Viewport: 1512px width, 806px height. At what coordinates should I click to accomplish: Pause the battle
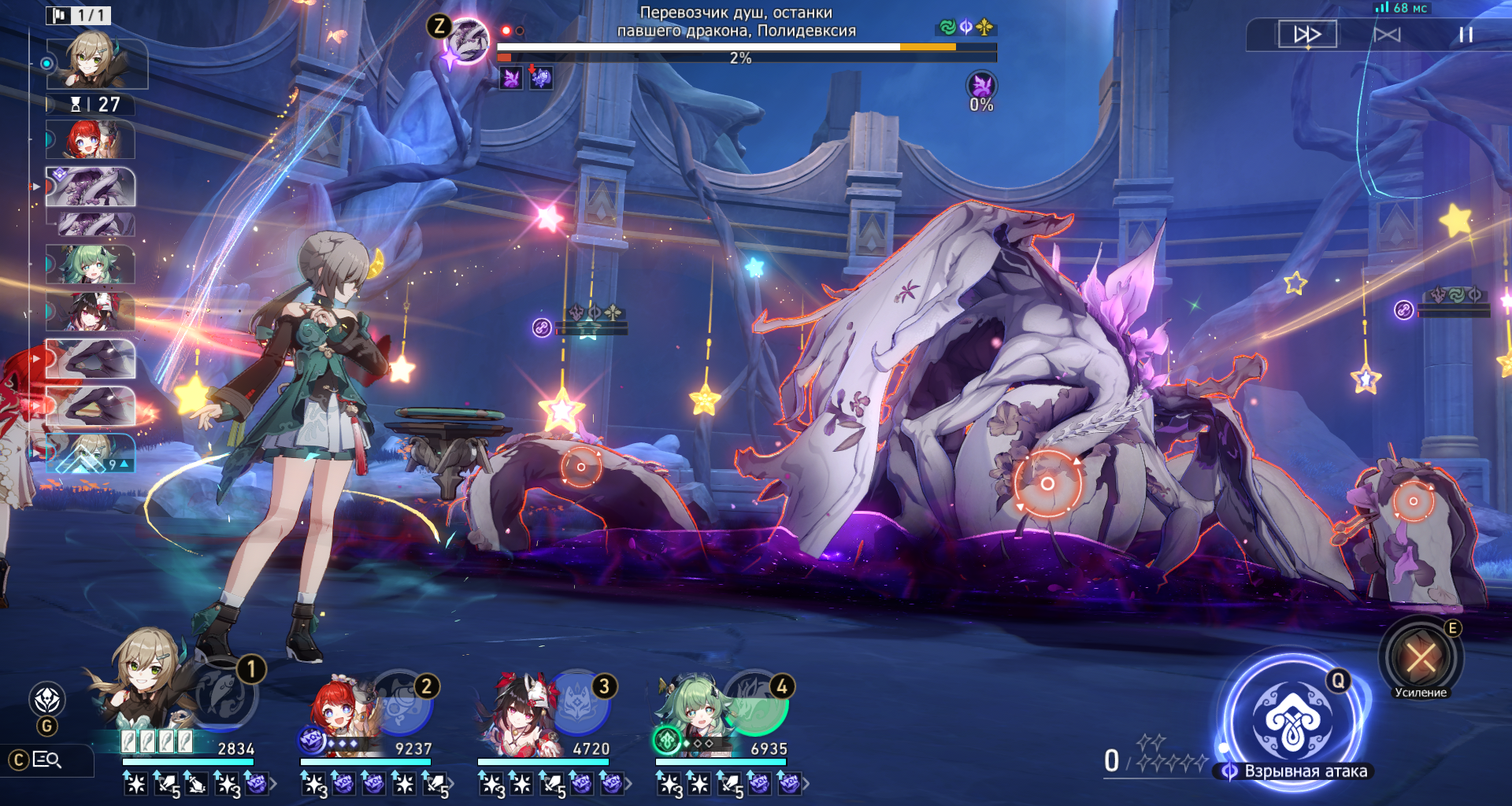pos(1466,35)
